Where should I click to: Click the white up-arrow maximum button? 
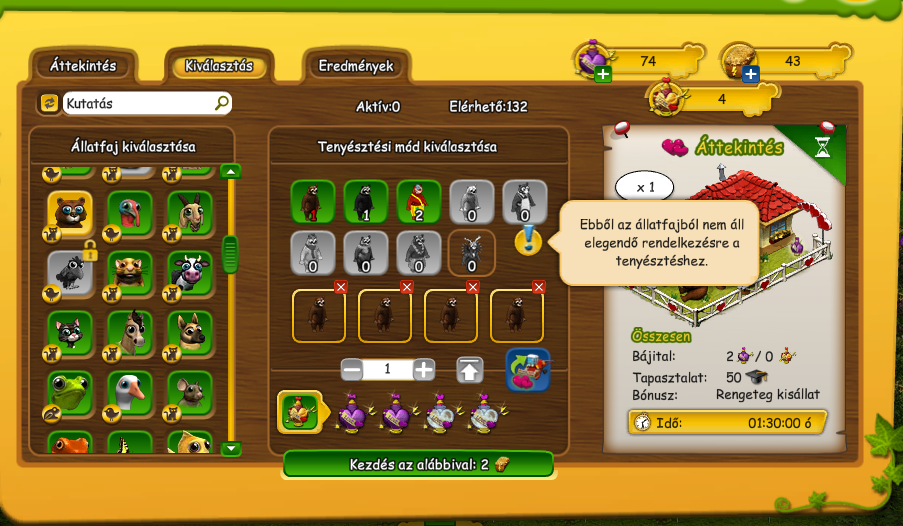tap(470, 369)
